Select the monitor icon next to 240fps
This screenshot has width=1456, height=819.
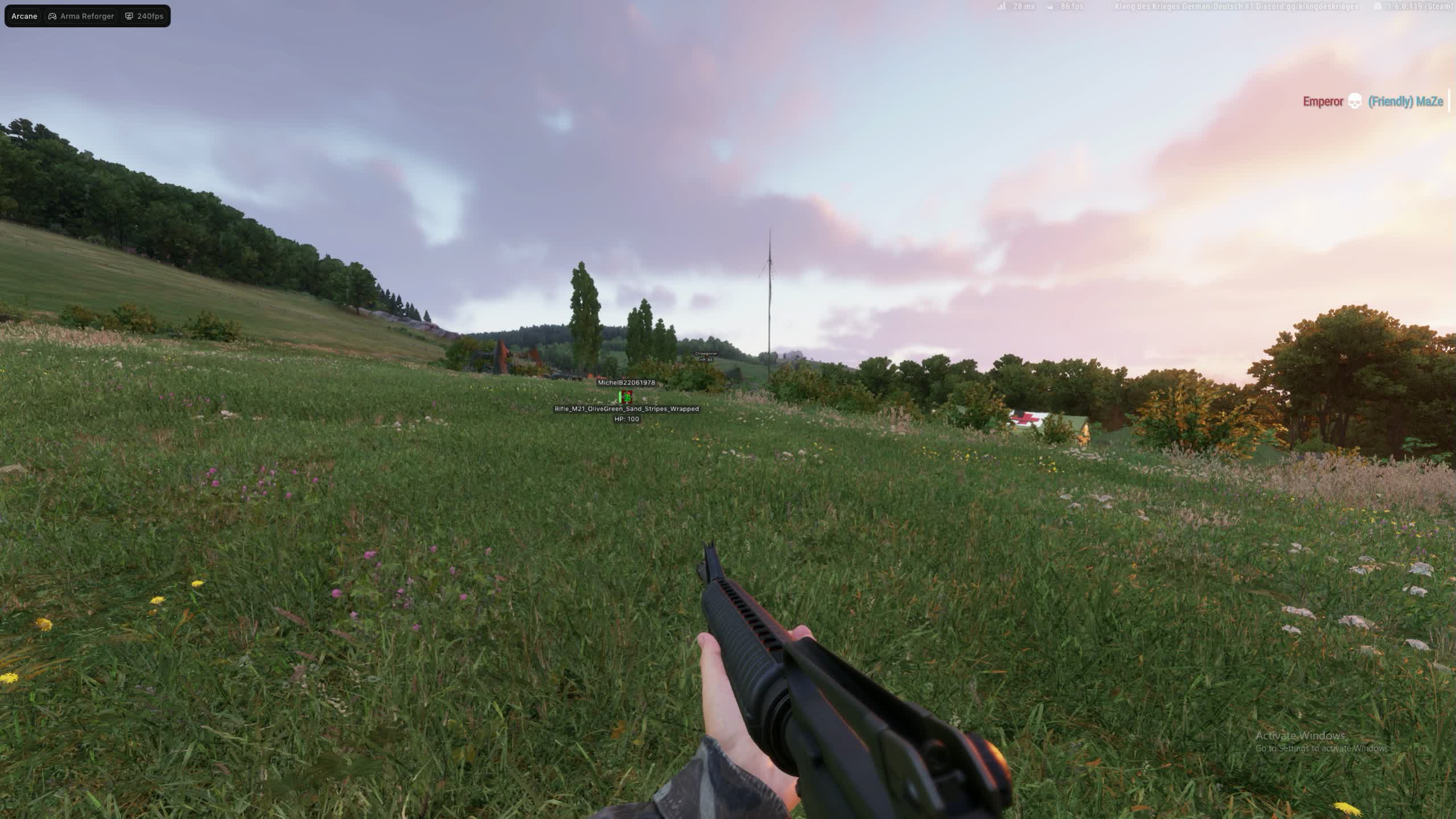pyautogui.click(x=129, y=16)
